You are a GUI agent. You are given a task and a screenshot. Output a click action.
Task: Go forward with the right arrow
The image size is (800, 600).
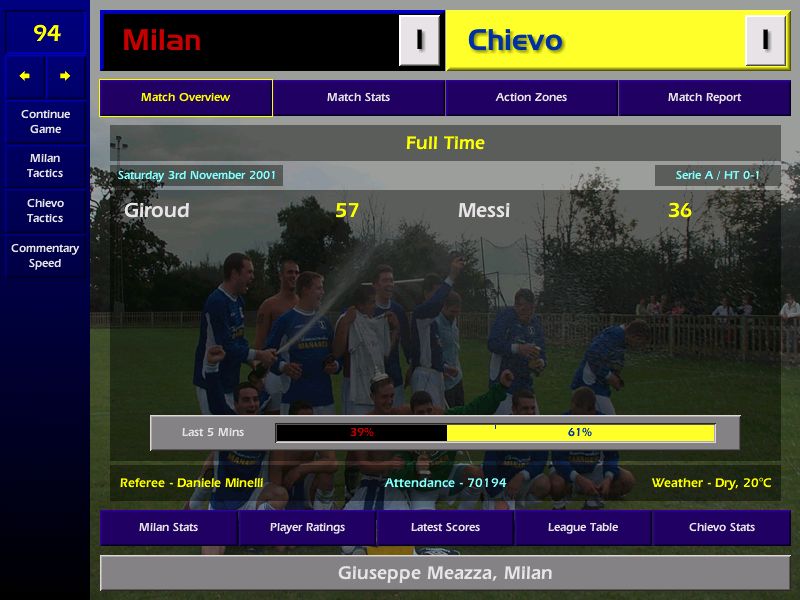coord(65,76)
